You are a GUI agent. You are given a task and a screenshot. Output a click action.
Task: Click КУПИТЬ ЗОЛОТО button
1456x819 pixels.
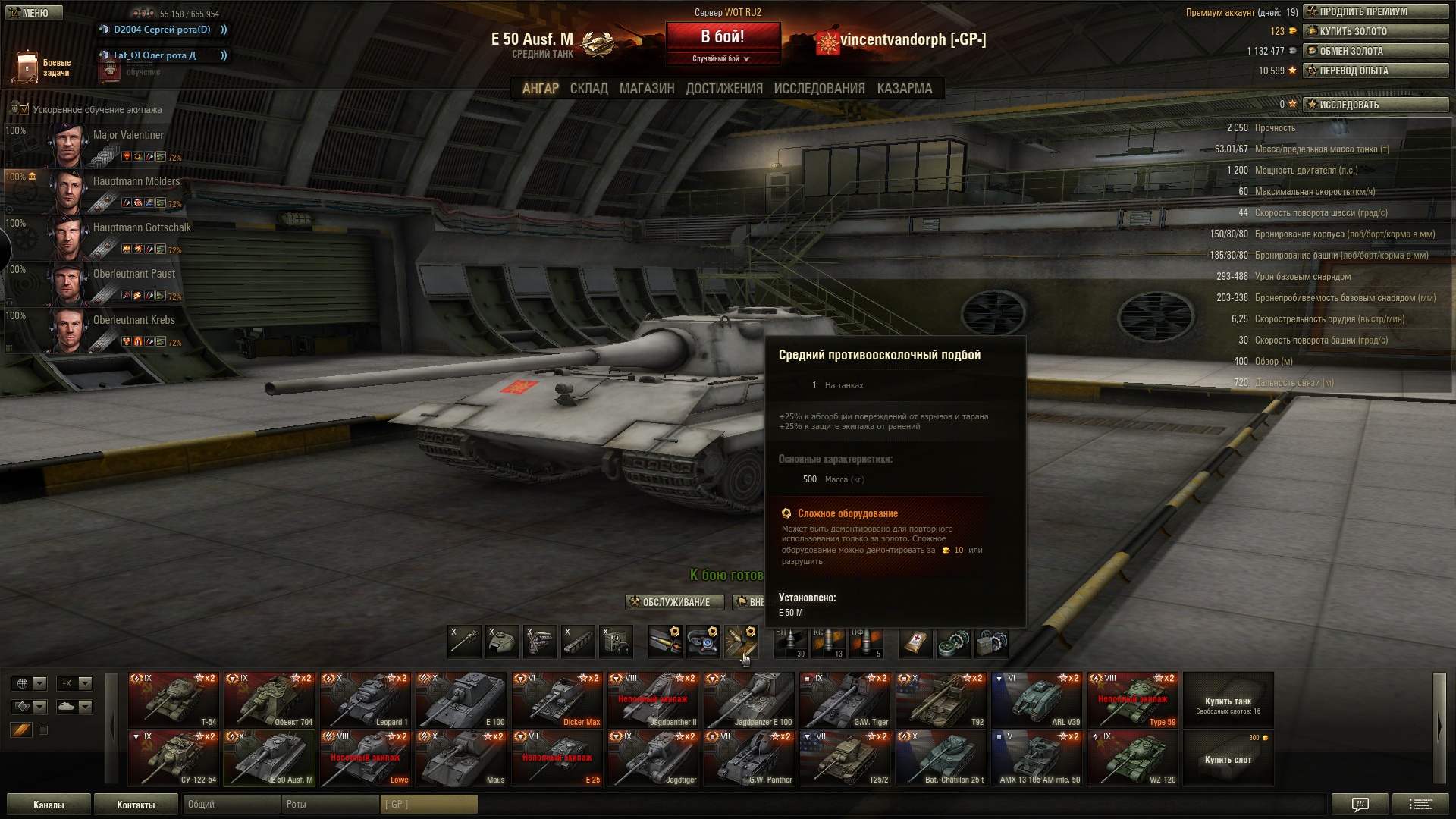[1376, 31]
